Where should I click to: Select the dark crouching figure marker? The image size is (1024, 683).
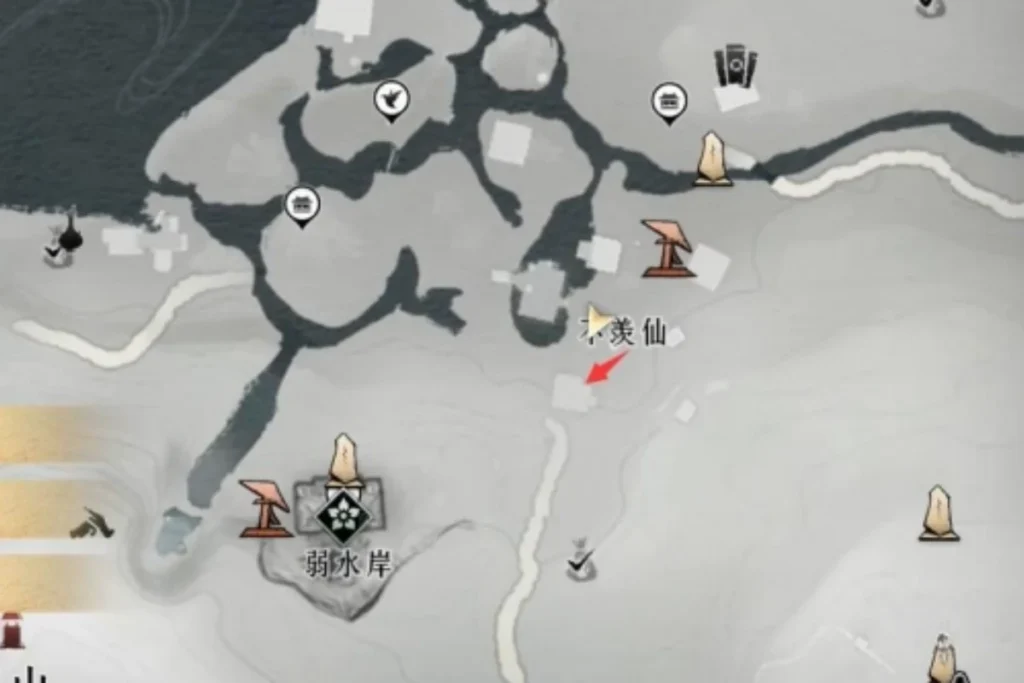[93, 522]
